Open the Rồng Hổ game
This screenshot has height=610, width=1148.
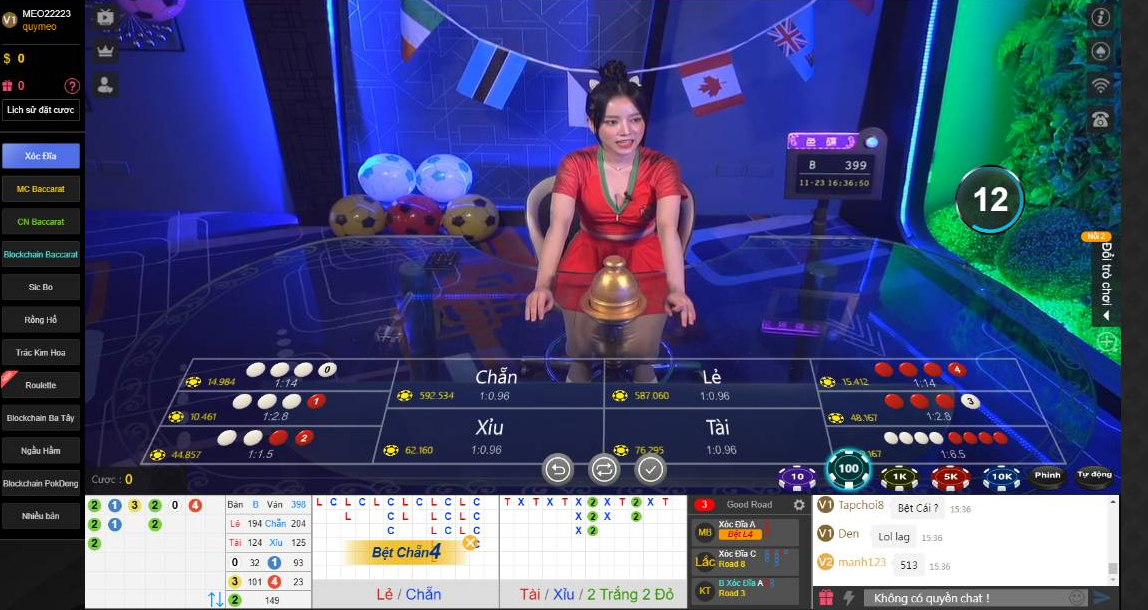click(41, 320)
